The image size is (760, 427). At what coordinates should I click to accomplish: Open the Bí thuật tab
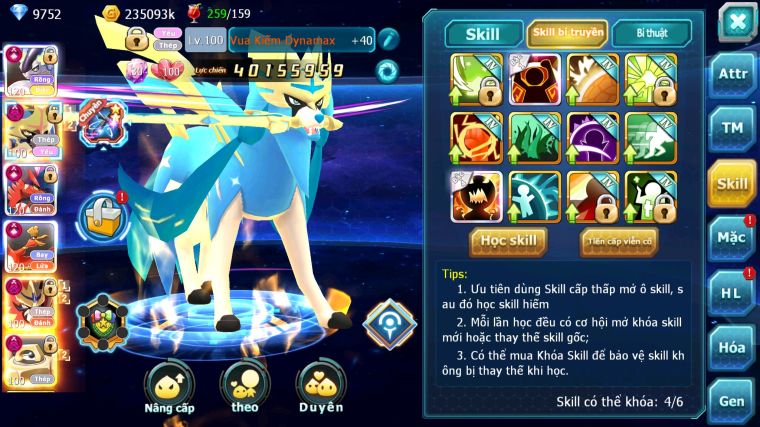point(650,32)
